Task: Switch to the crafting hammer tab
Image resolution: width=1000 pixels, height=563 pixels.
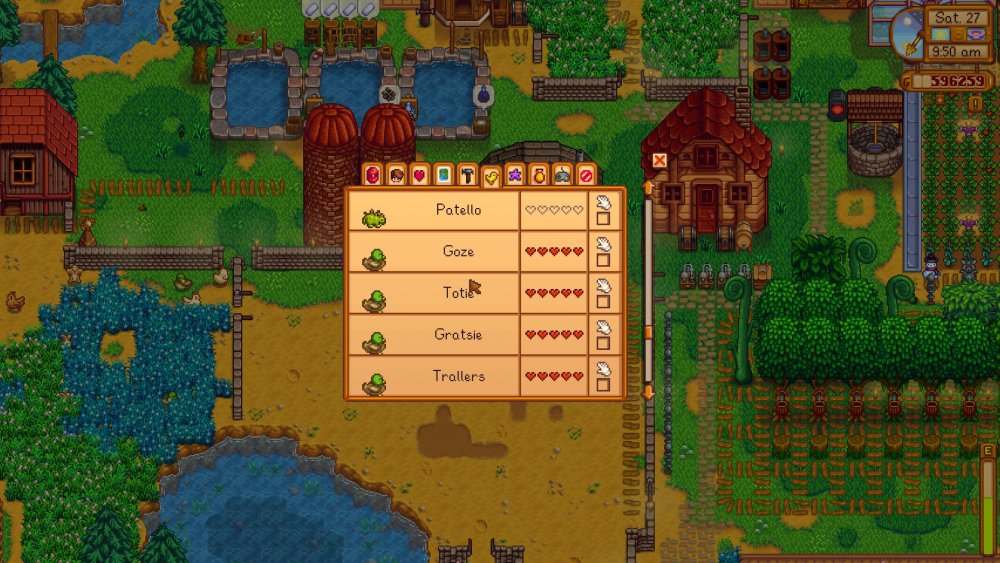Action: pos(467,176)
